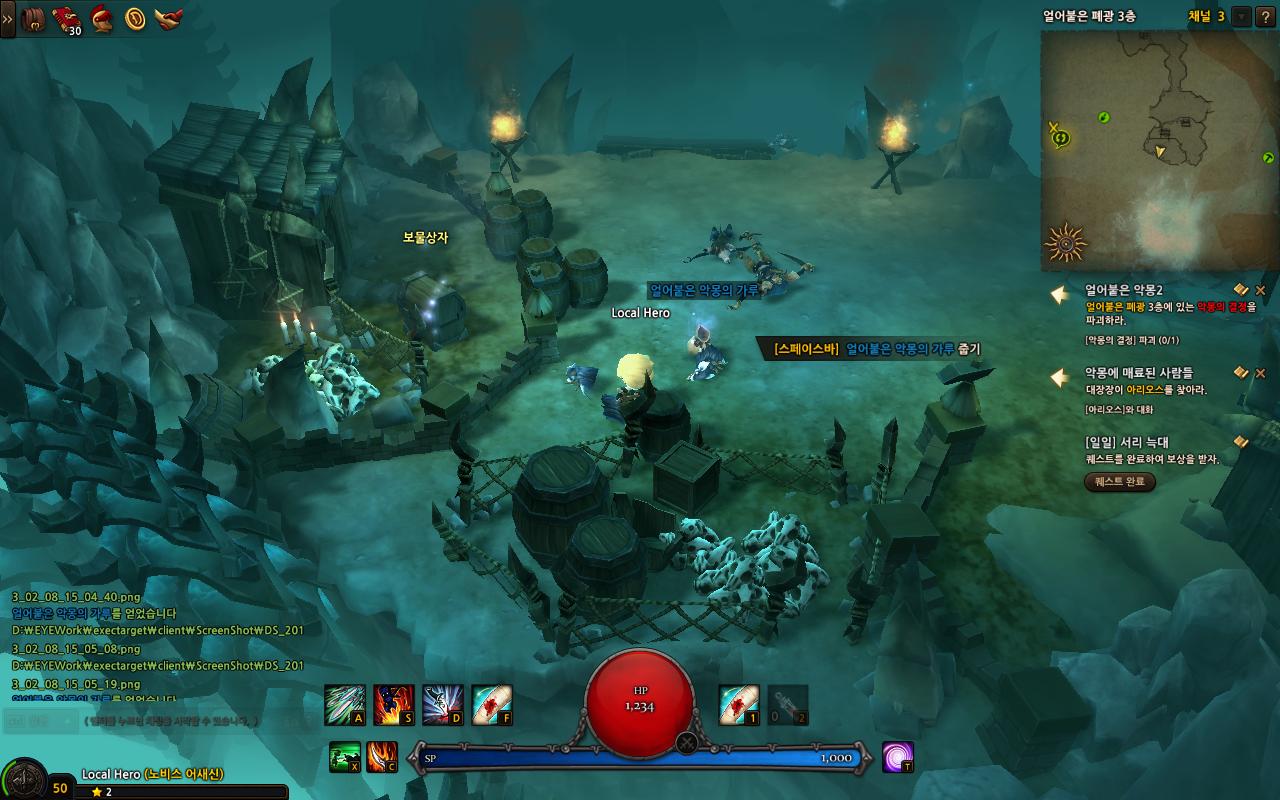Screen dimensions: 1280x800
Task: Trigger the slashing strike skill on D
Action: (442, 705)
